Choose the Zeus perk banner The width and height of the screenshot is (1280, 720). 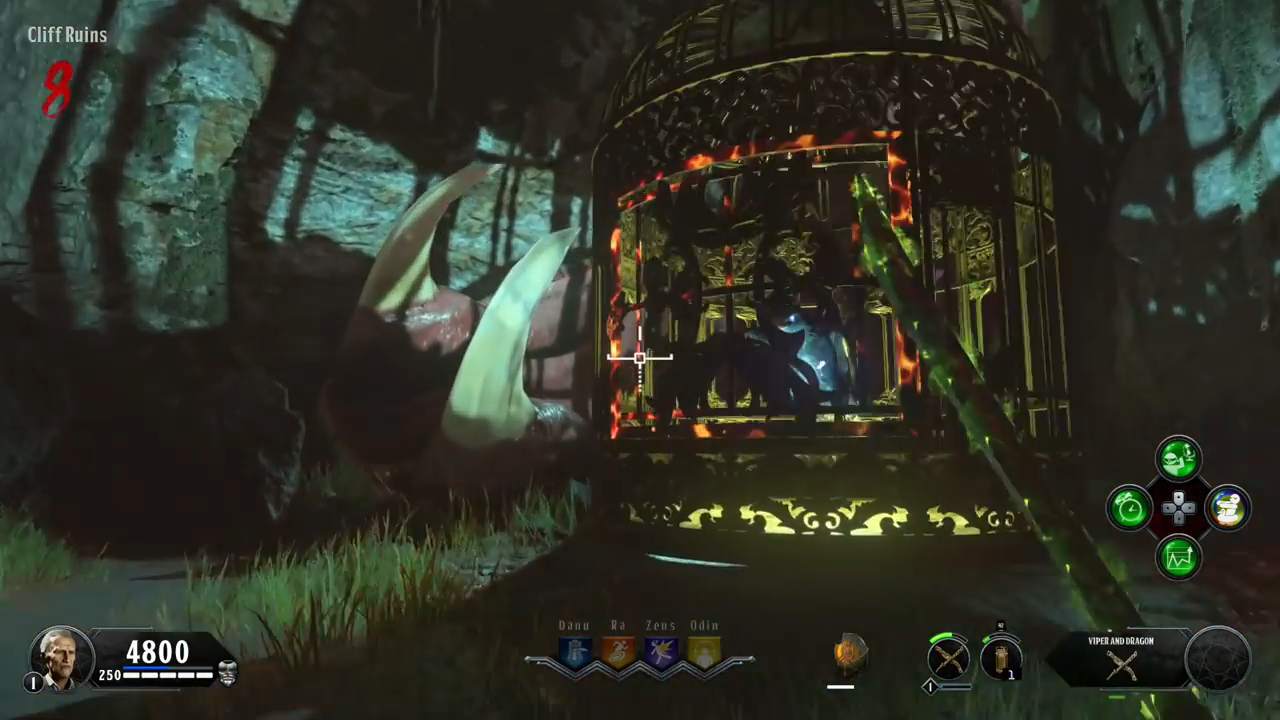coord(661,652)
